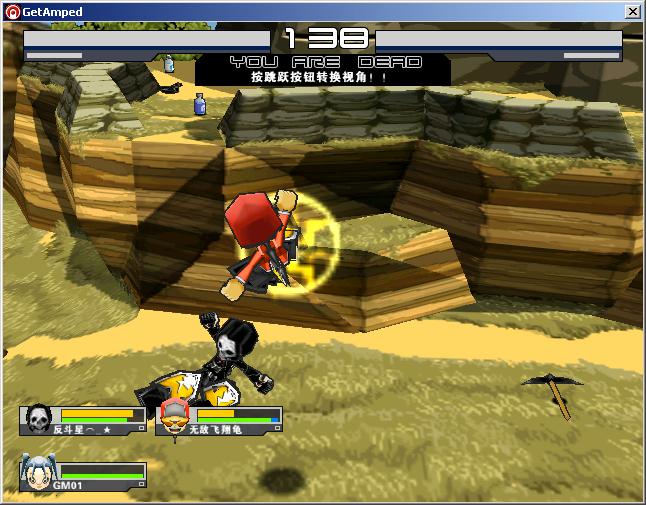Select the red-capped player portrait
The image size is (646, 505).
[174, 417]
